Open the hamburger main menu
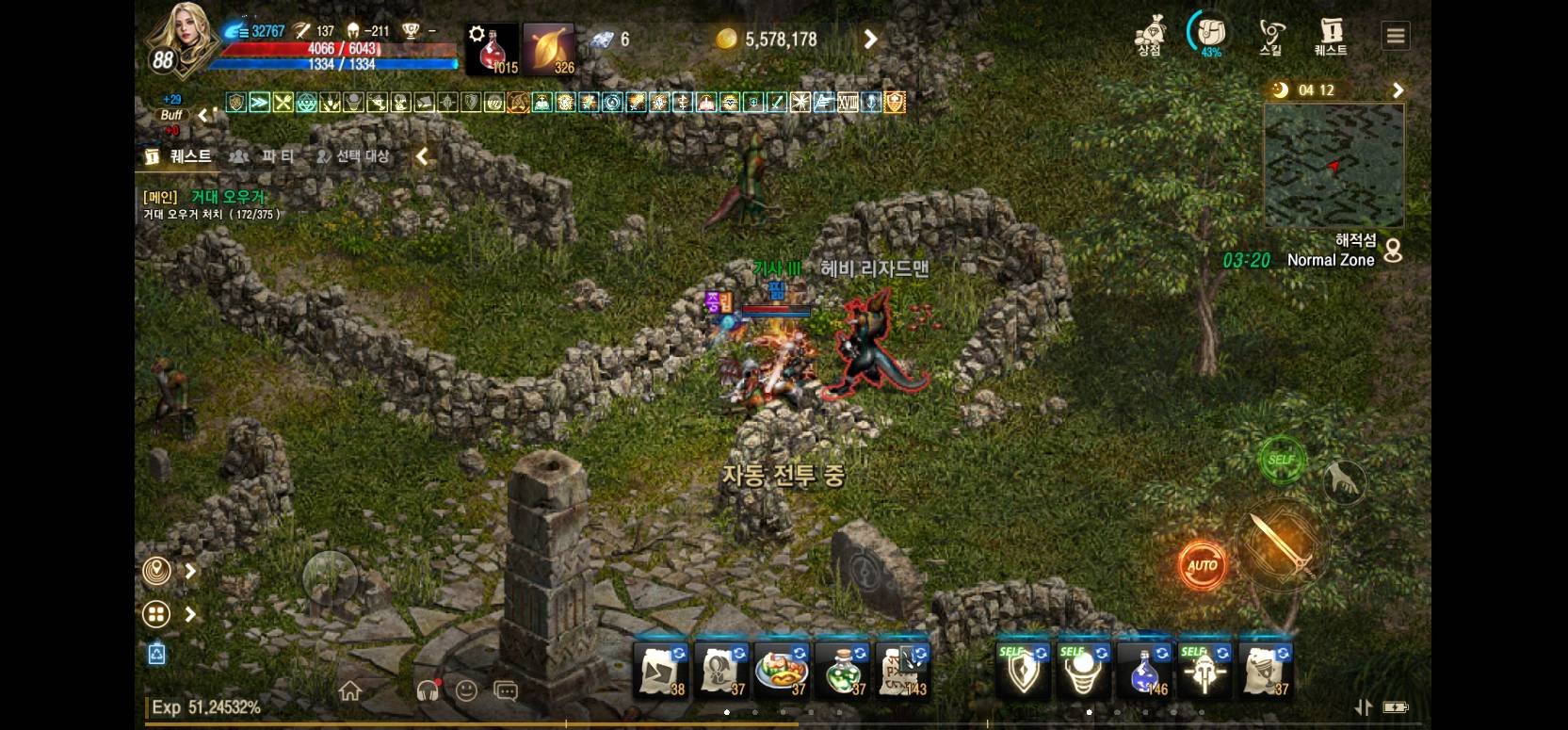Screen dimensions: 1568x730 [1396, 37]
